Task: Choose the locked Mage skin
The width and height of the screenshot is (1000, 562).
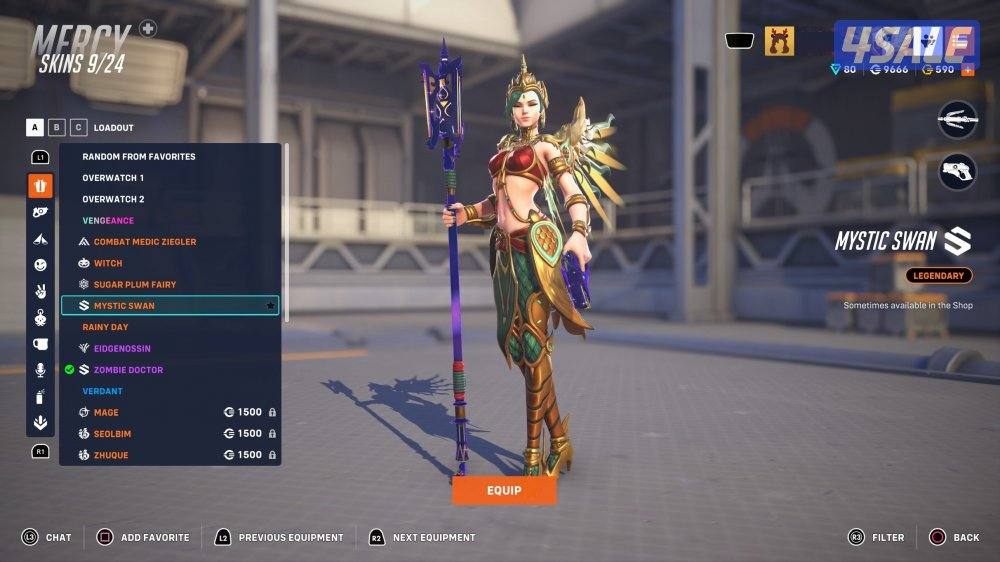Action: coord(106,412)
